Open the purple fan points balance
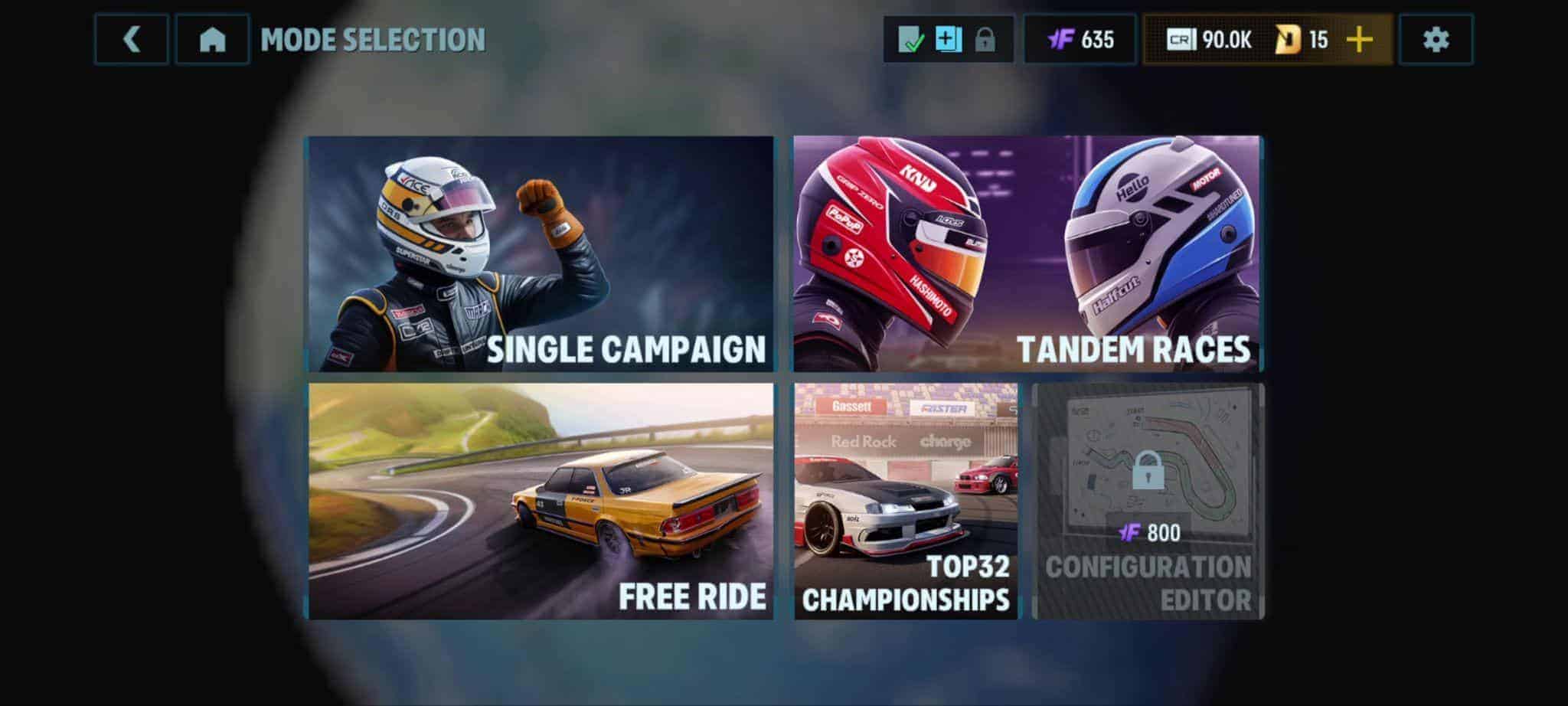This screenshot has height=706, width=1568. (x=1080, y=40)
